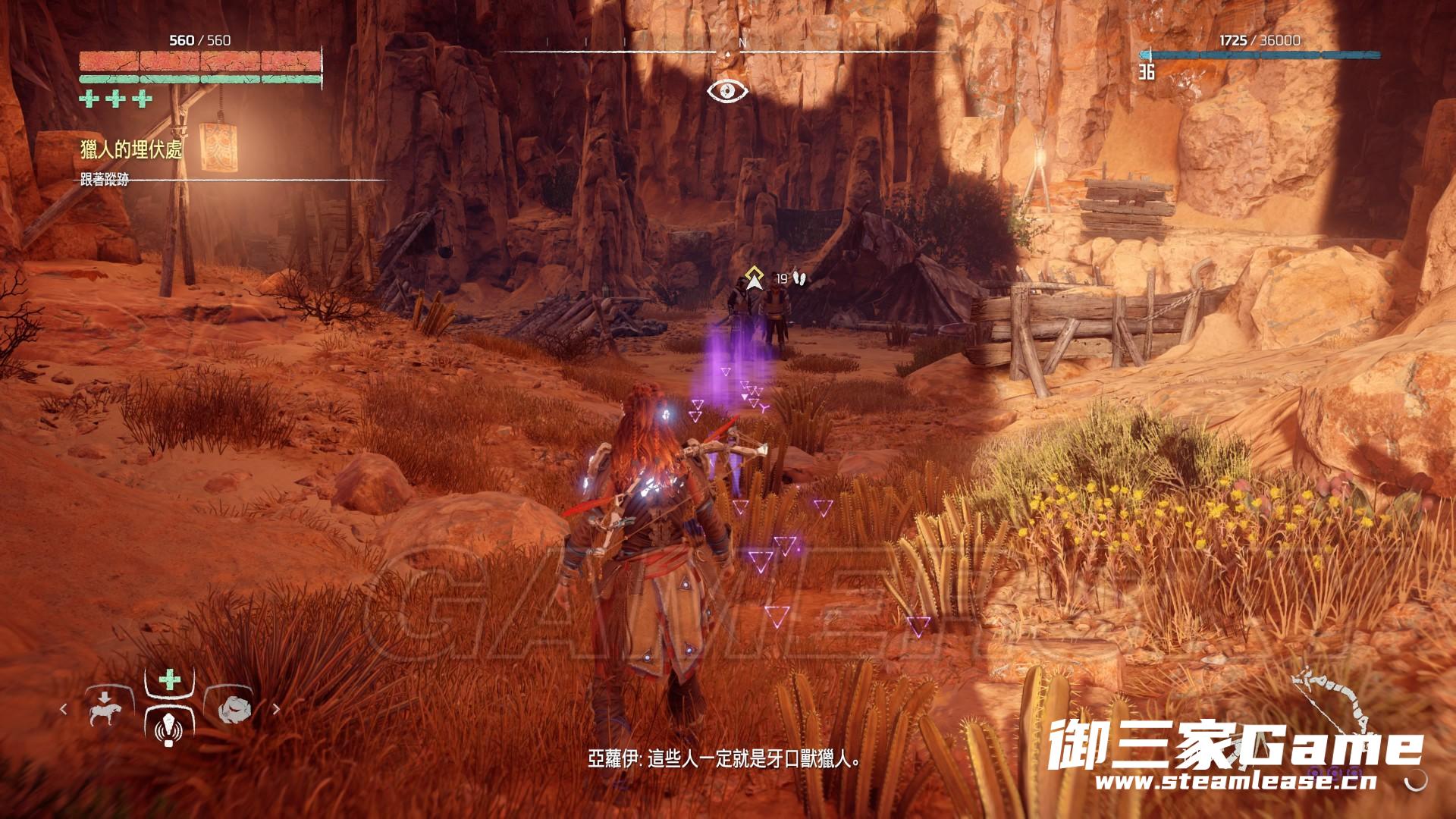
Task: Cycle tools with the left arrow
Action: point(64,710)
